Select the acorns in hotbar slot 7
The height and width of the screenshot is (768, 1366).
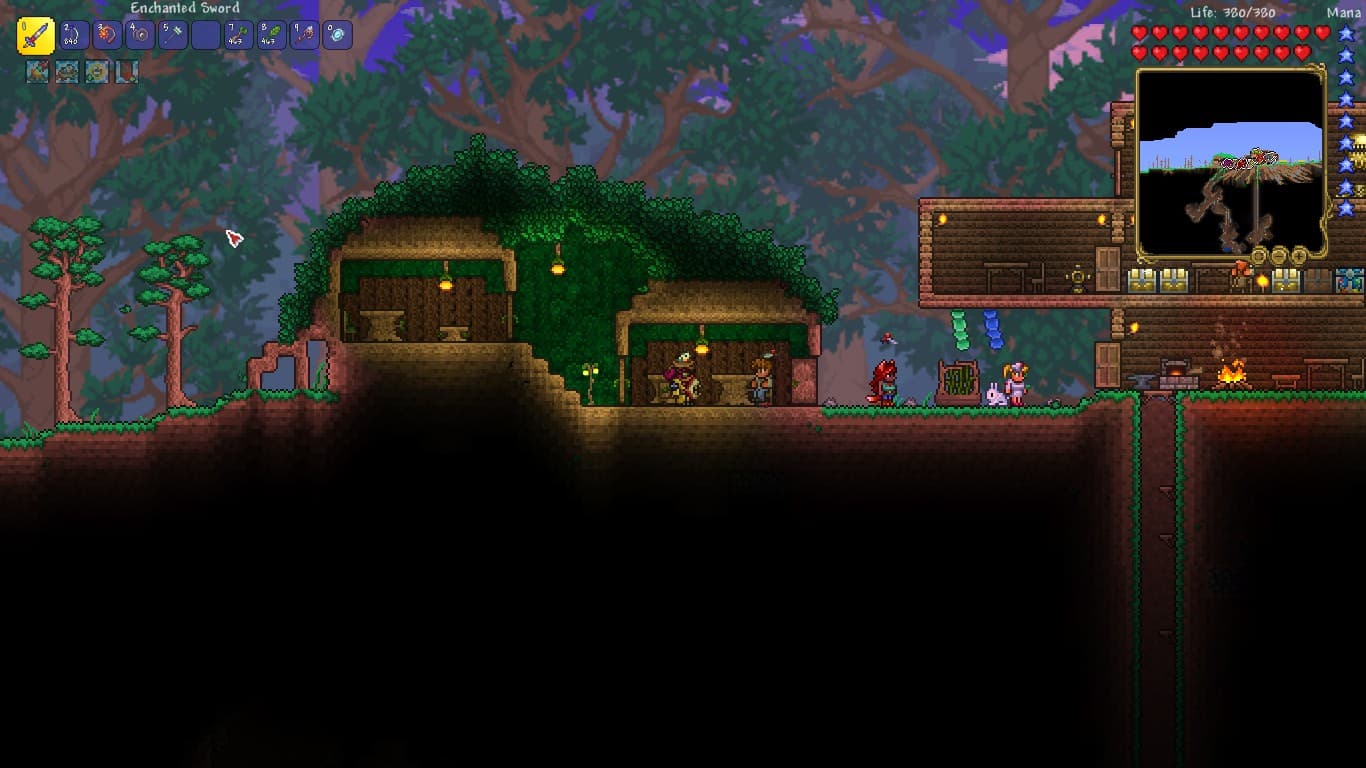click(237, 34)
